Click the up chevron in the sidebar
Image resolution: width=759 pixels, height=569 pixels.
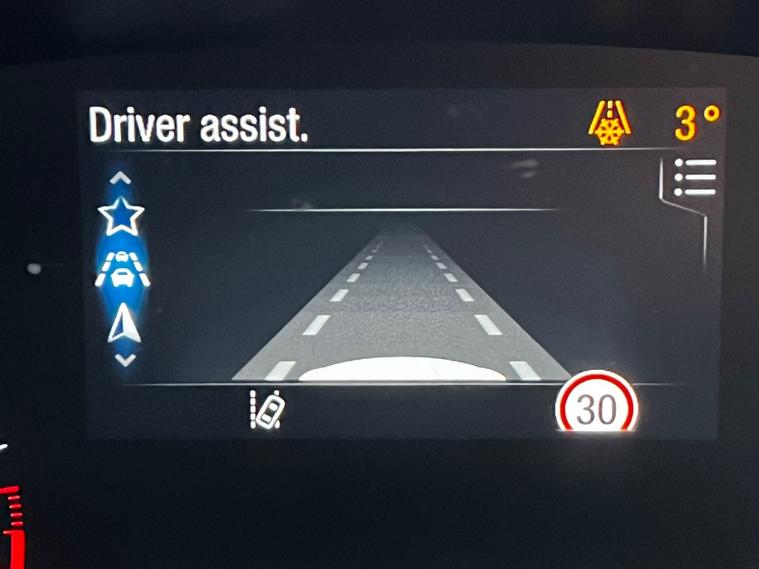pyautogui.click(x=121, y=179)
